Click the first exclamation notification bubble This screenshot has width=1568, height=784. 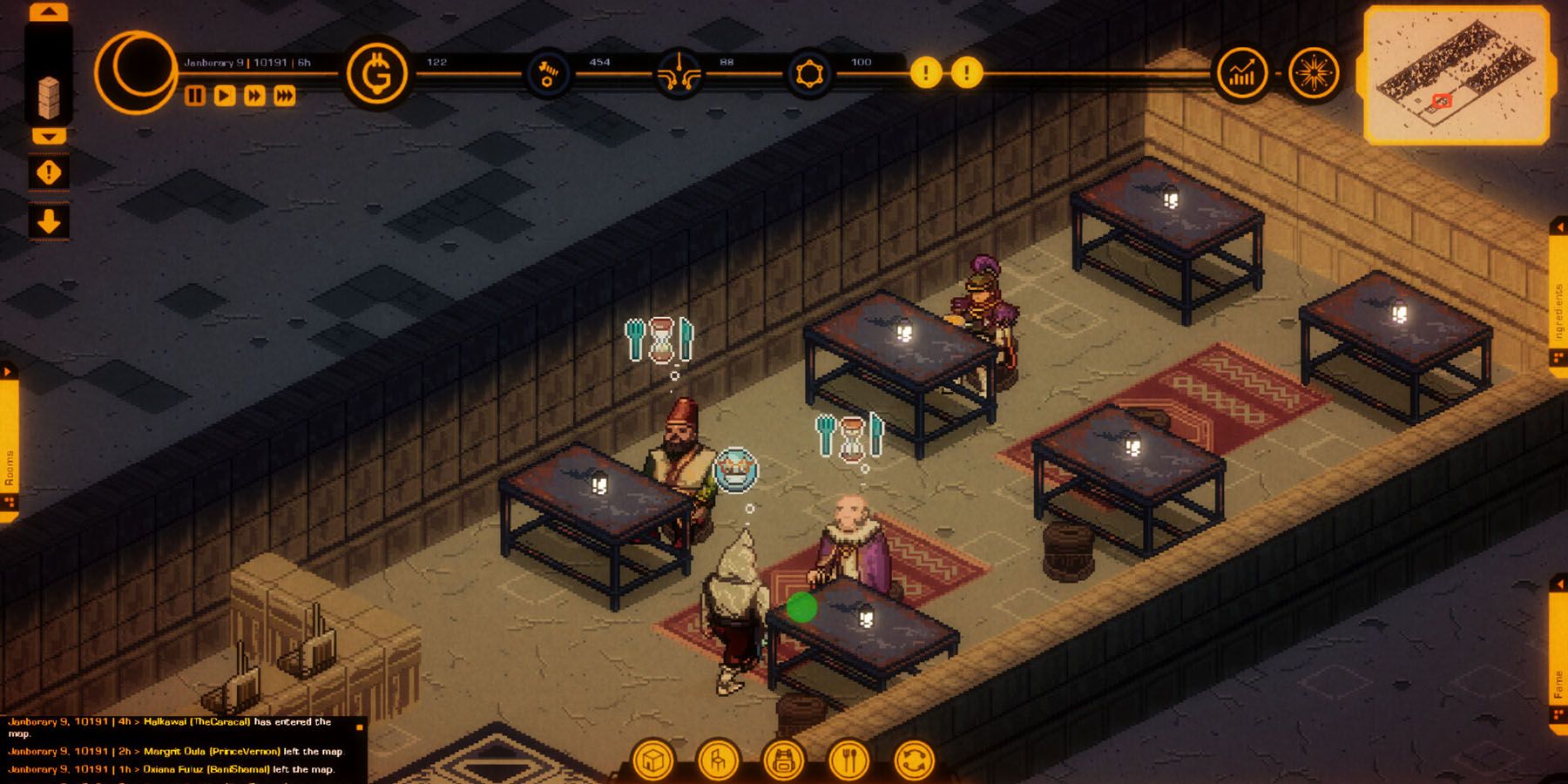(x=926, y=74)
